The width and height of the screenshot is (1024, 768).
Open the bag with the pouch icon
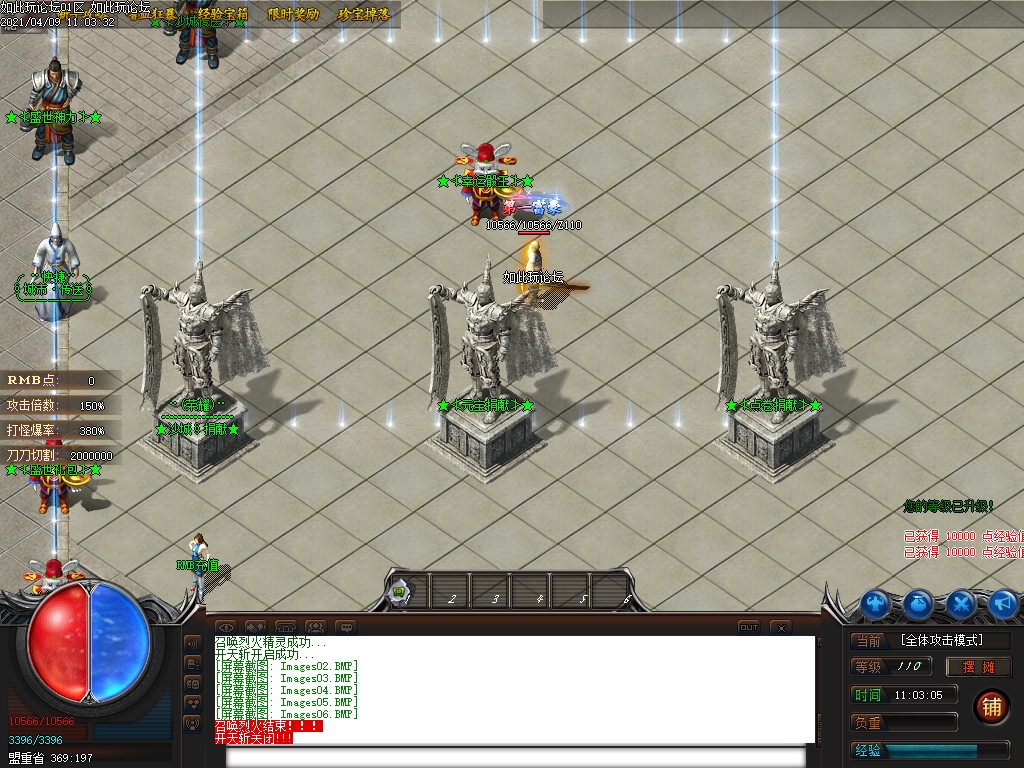[x=919, y=603]
